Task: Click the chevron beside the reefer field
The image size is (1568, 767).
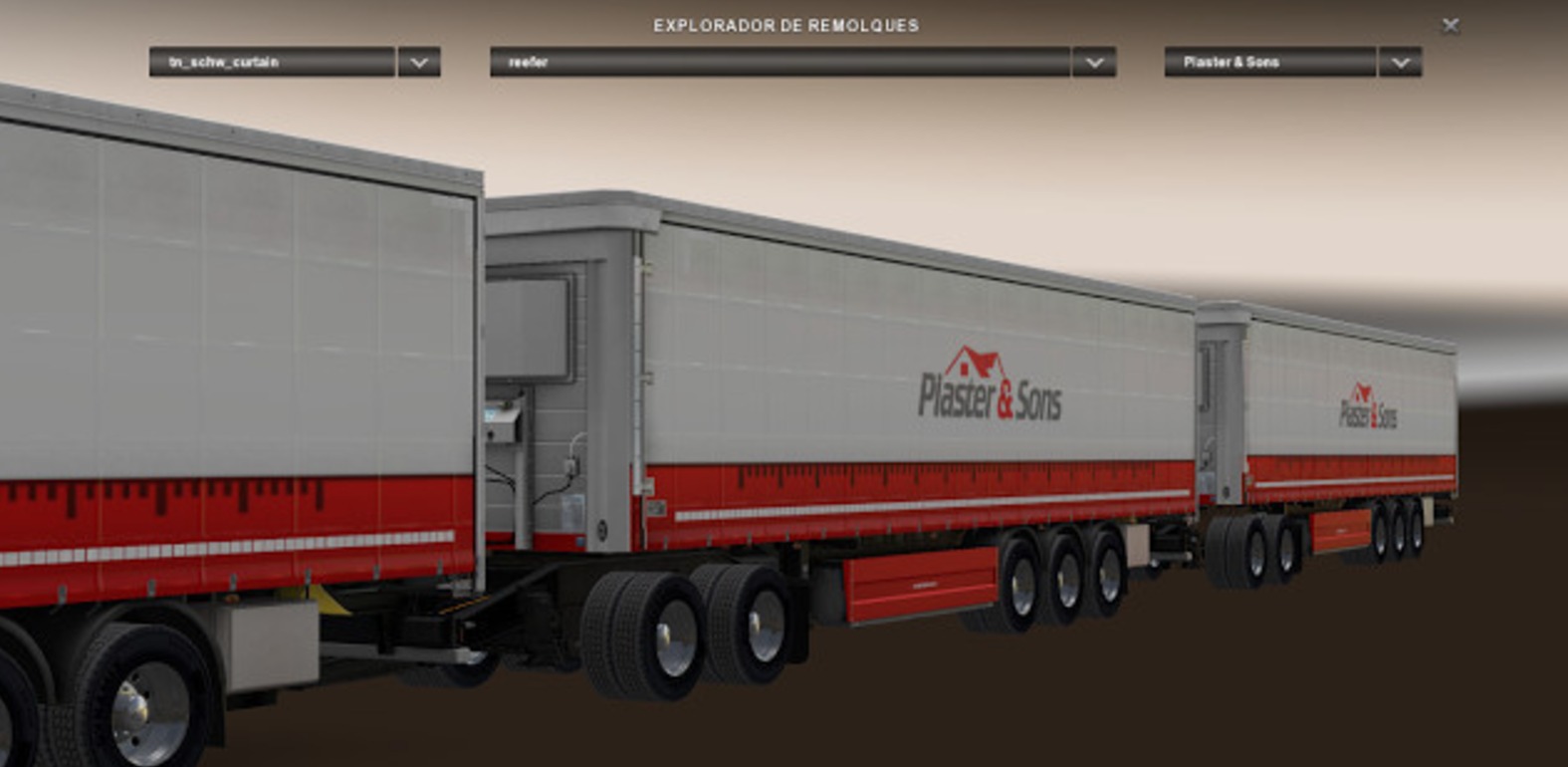Action: tap(1092, 63)
